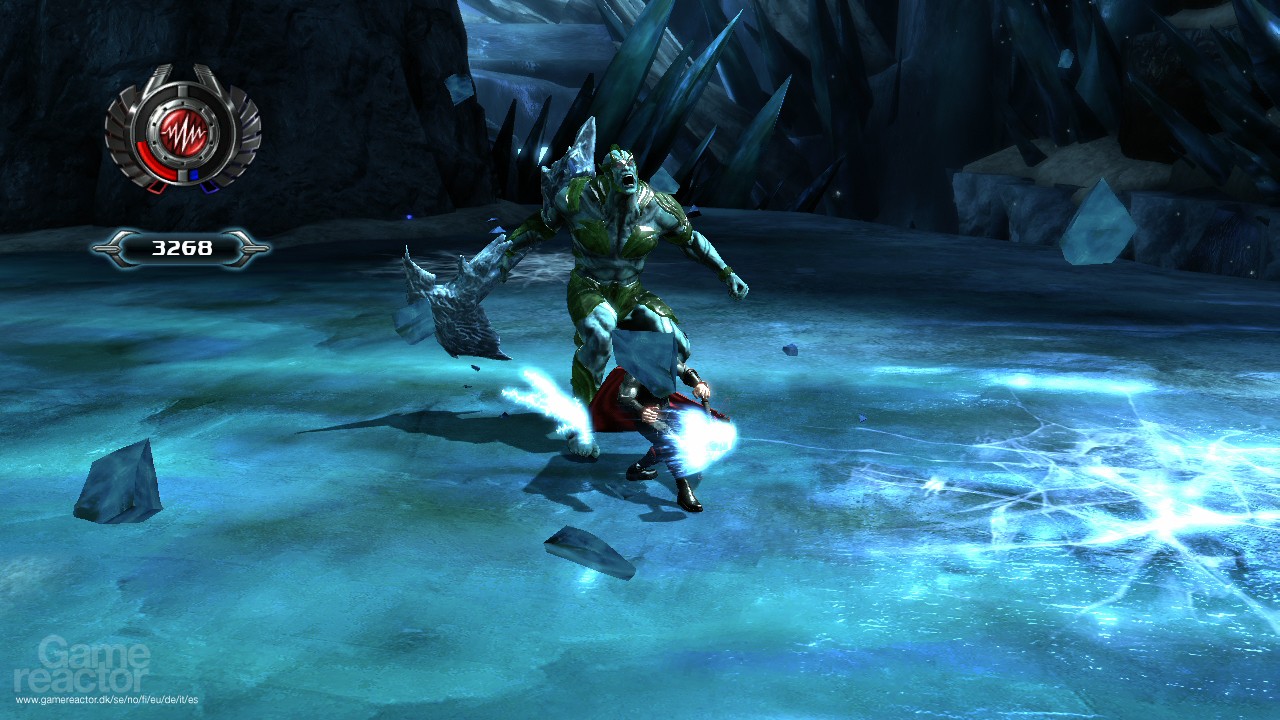Click the metallic top prongs of the HUD emblem
Screen dimensions: 1280x720
click(x=184, y=74)
